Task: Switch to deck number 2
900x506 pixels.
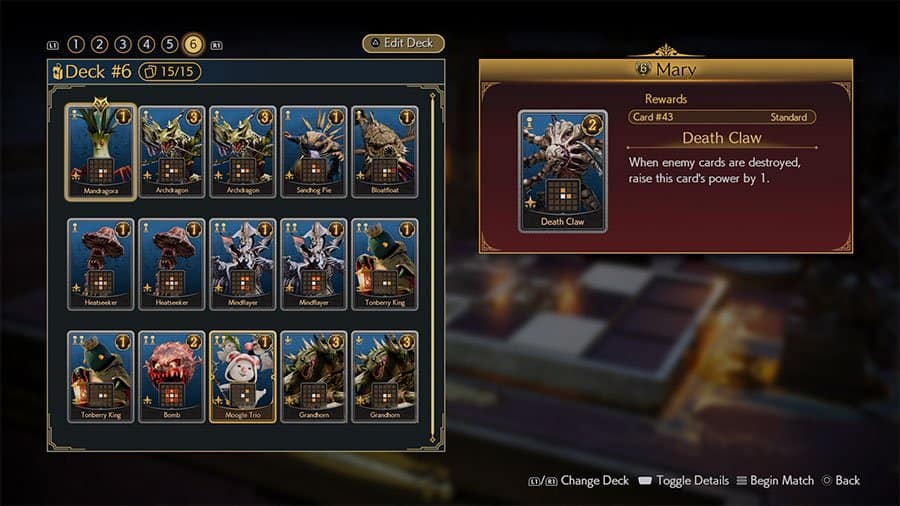Action: click(x=99, y=44)
